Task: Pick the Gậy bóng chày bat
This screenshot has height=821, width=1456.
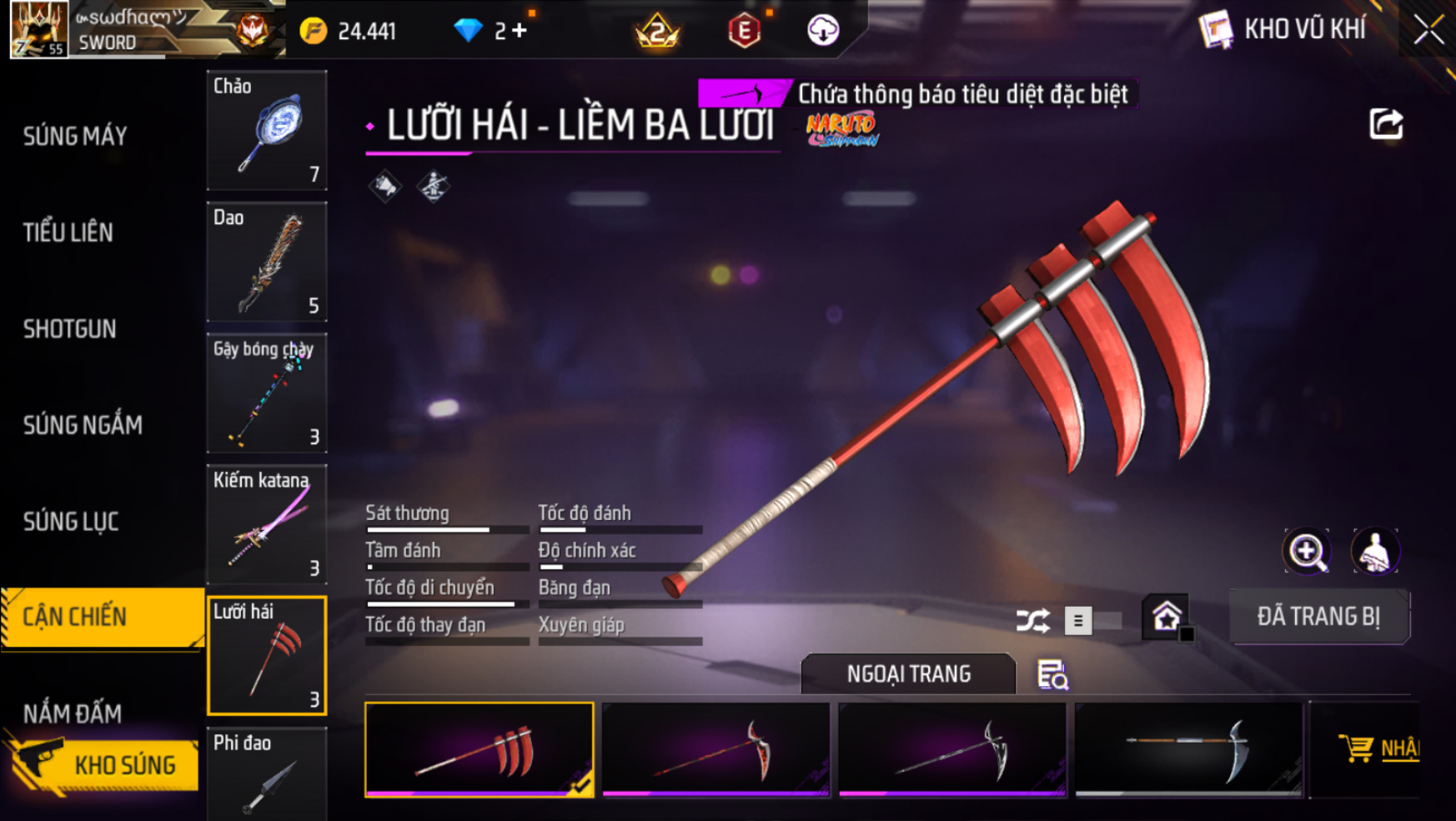Action: (x=267, y=393)
